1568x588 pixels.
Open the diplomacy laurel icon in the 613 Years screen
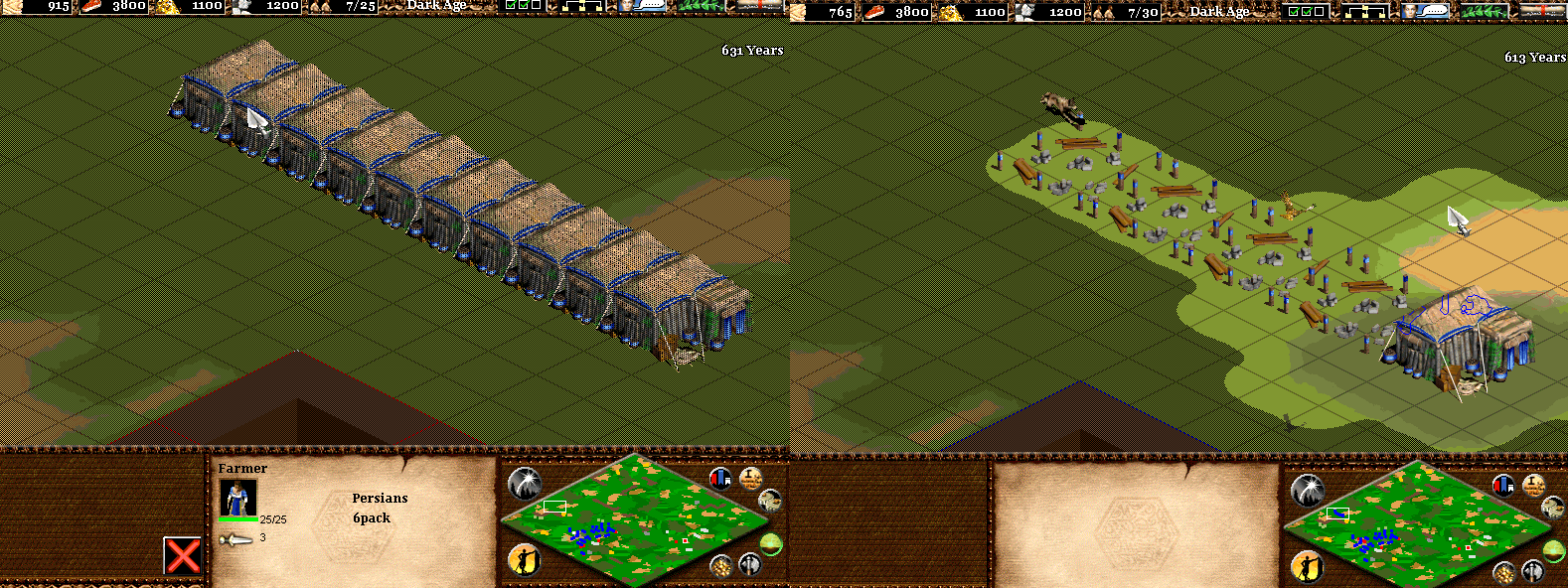point(1484,12)
